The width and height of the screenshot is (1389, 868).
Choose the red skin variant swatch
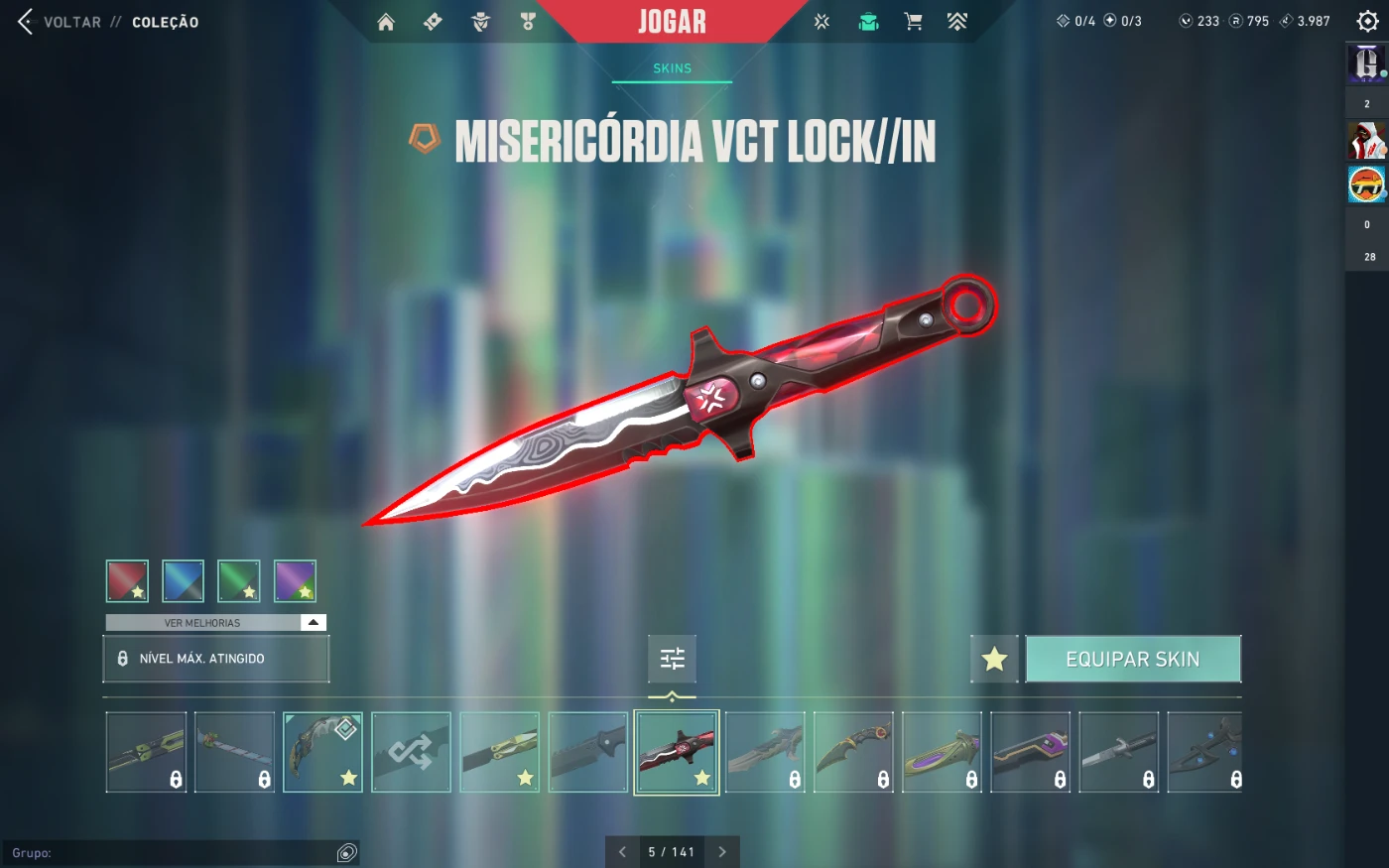point(127,581)
